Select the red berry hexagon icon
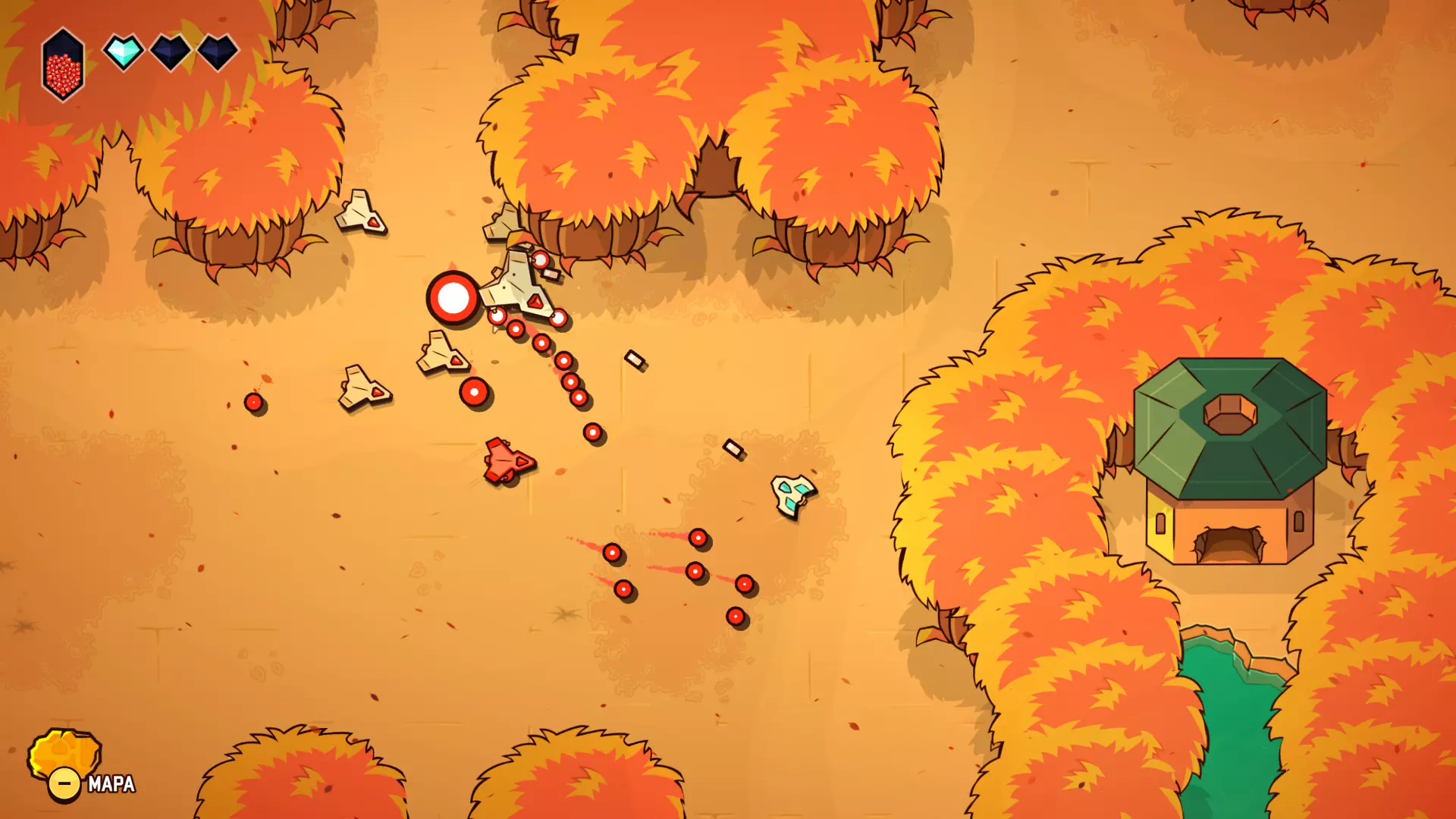Screen dimensions: 1456x819 (63, 66)
